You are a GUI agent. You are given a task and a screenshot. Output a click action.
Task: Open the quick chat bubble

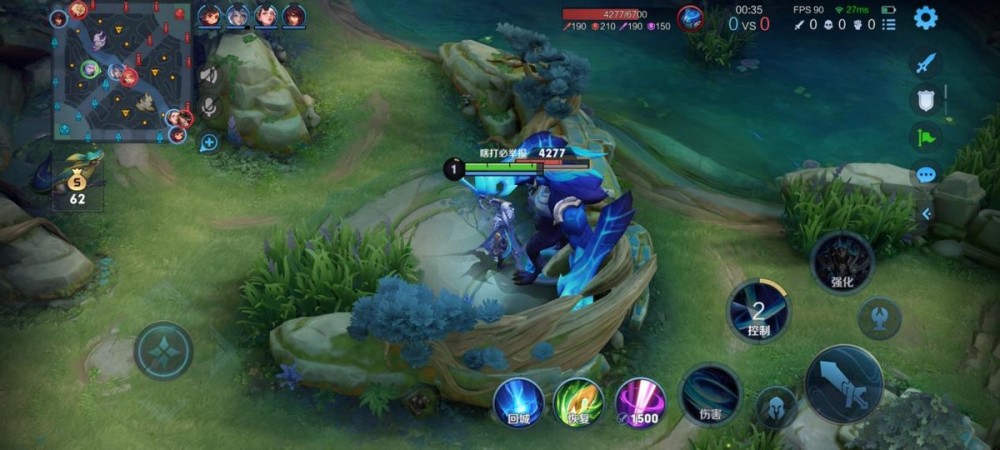925,175
